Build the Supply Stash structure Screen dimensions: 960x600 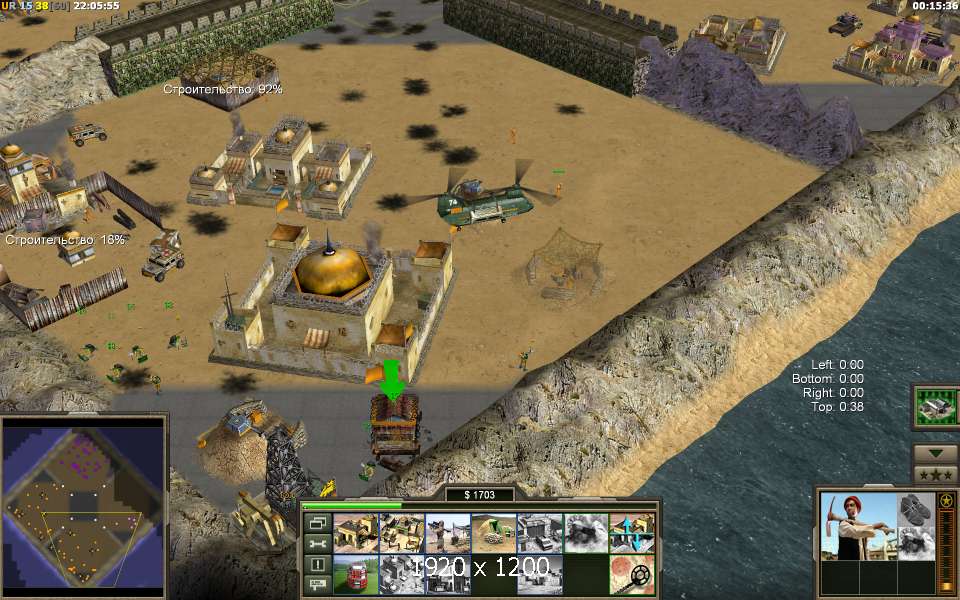click(x=355, y=533)
